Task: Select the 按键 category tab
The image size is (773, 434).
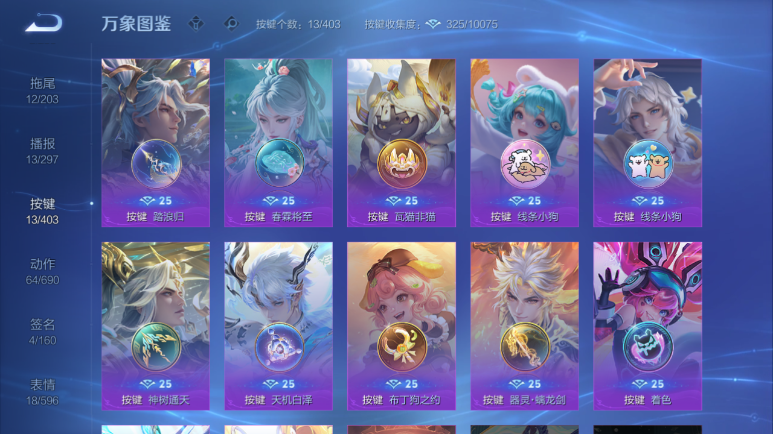Action: [x=42, y=211]
